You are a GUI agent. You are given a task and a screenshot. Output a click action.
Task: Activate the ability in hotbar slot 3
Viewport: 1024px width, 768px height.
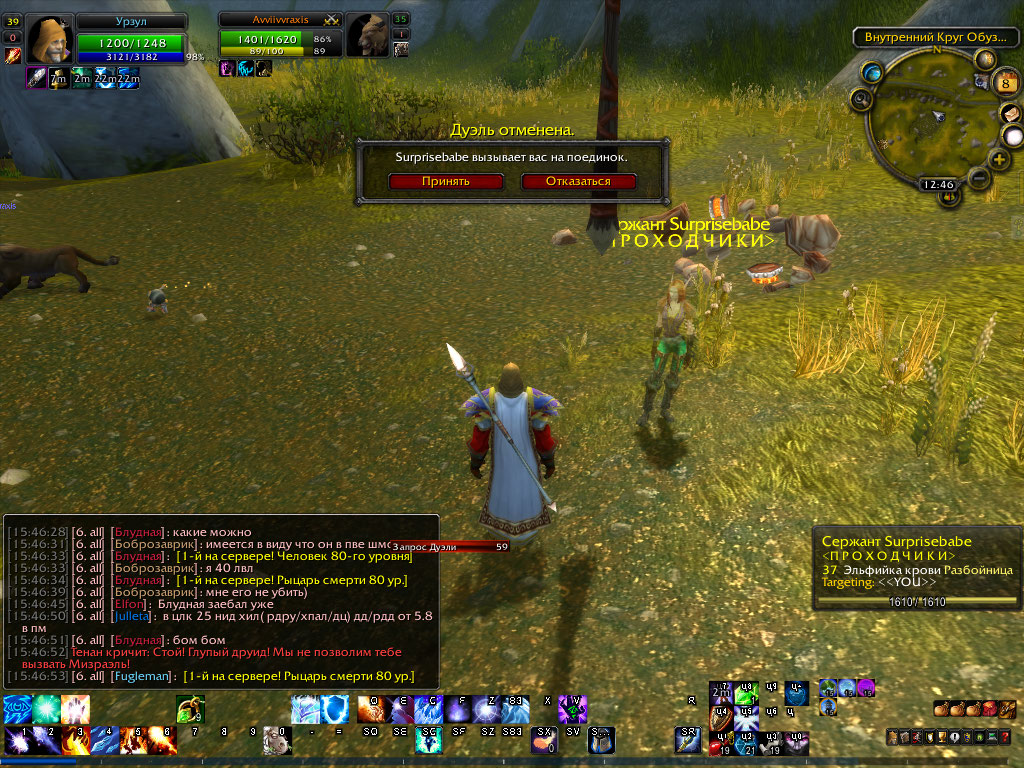click(74, 740)
